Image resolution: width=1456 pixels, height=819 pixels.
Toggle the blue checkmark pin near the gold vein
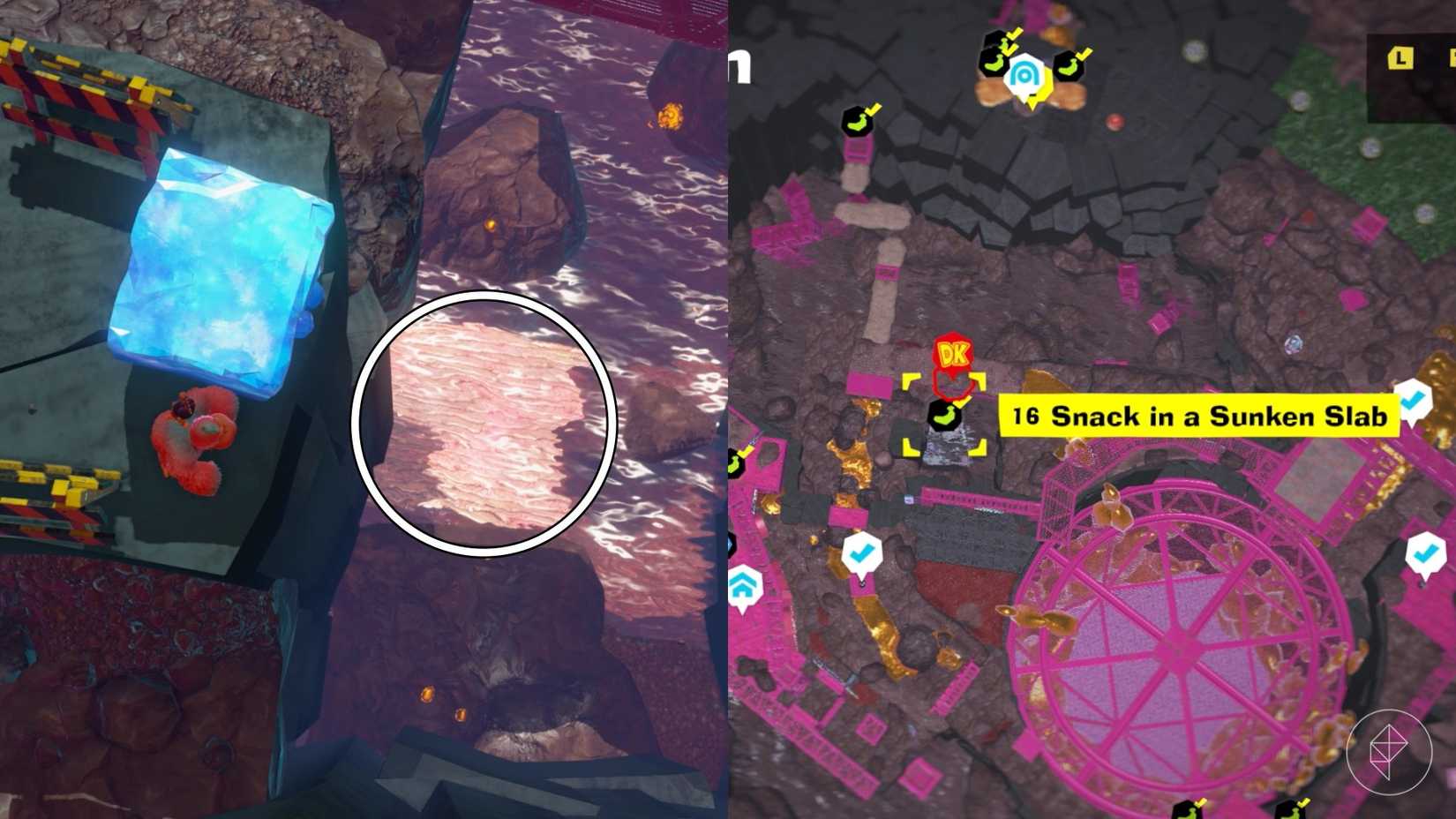[x=860, y=552]
